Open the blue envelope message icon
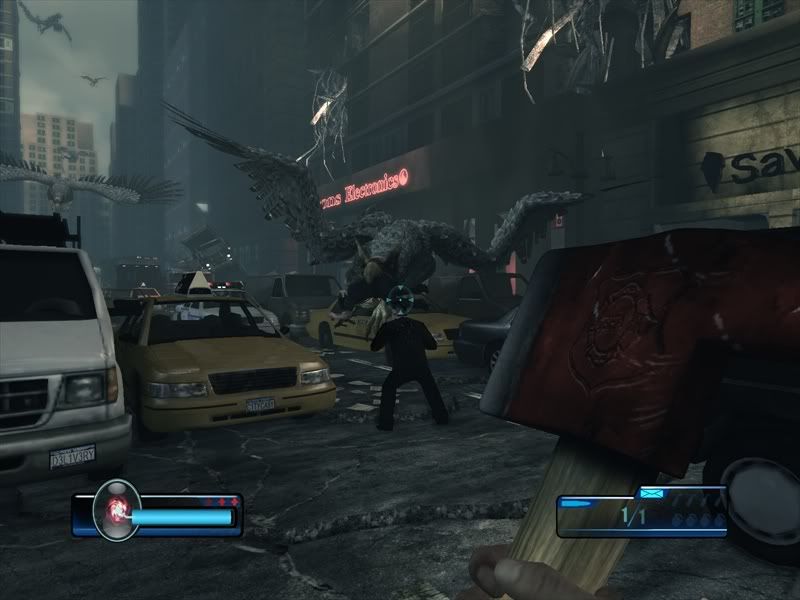800x600 pixels. point(651,492)
